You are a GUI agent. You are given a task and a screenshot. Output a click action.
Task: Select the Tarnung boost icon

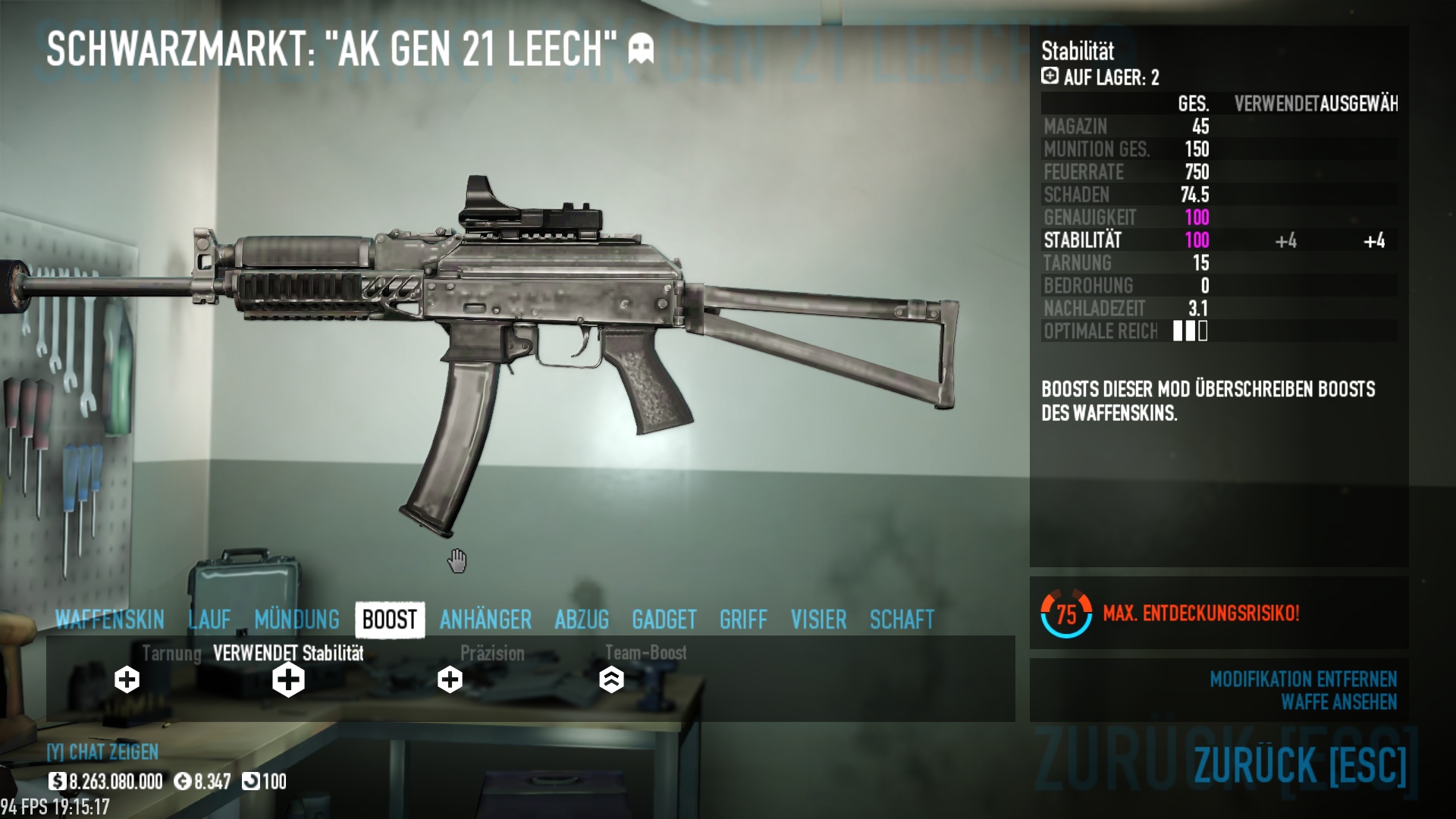point(127,679)
